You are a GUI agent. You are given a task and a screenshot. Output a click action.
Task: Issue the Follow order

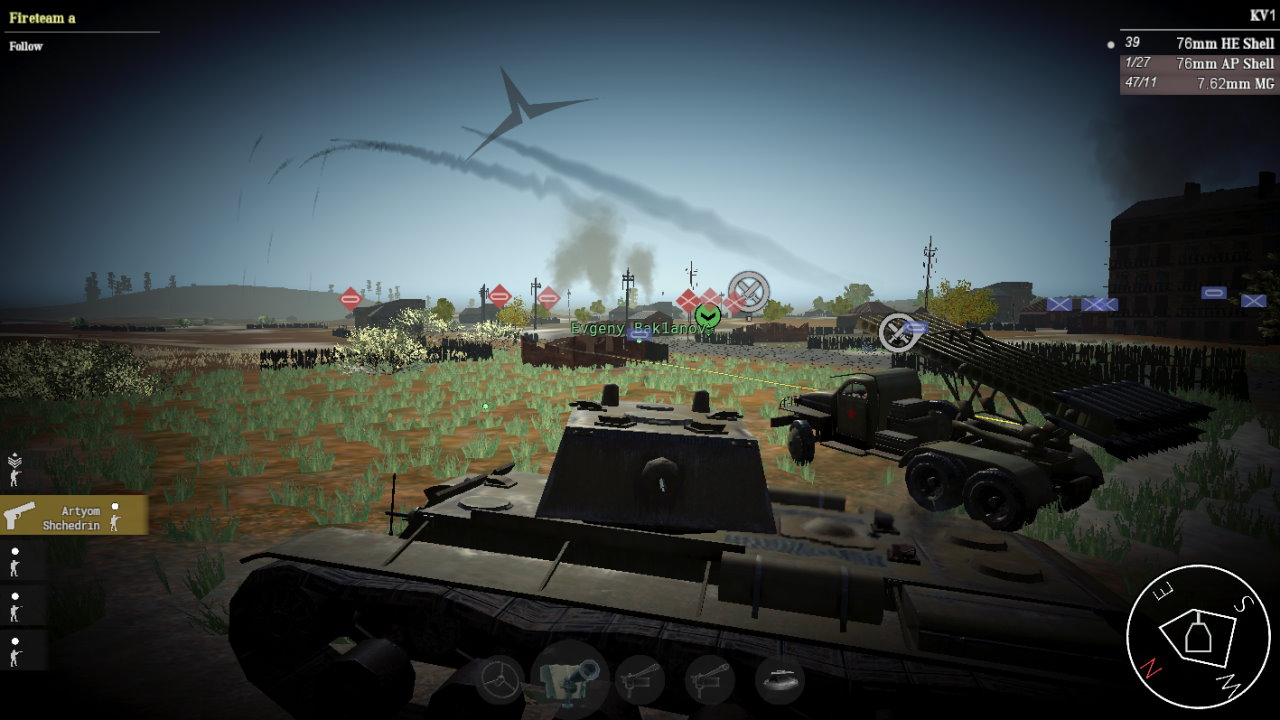point(26,46)
